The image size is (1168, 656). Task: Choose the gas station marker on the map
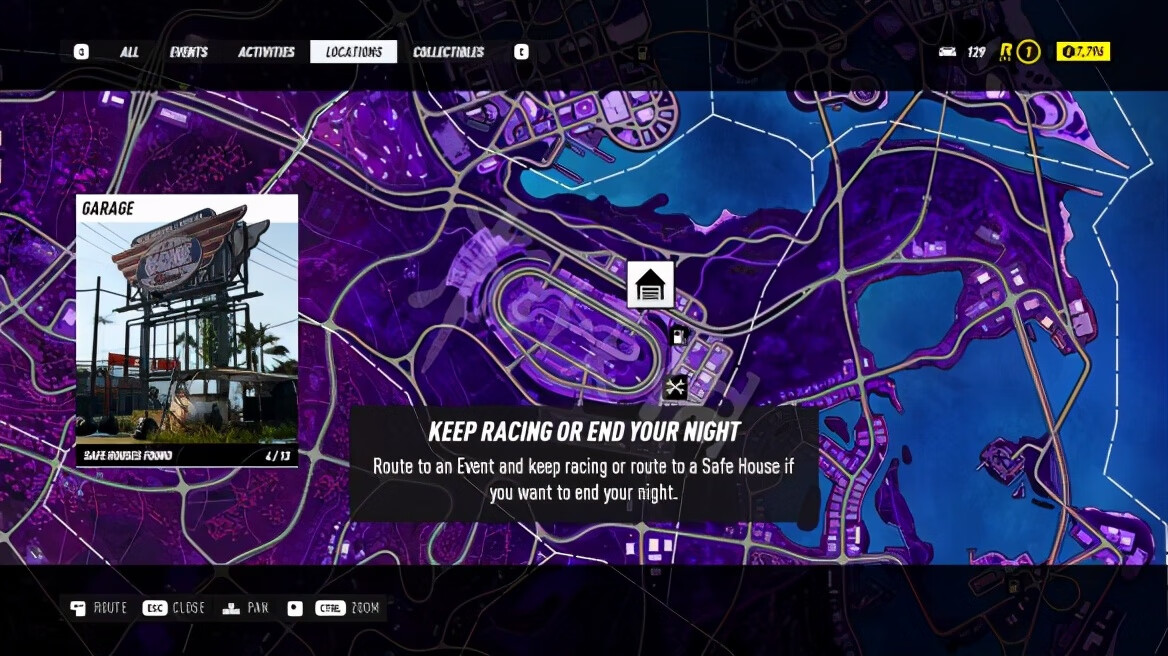tap(680, 337)
